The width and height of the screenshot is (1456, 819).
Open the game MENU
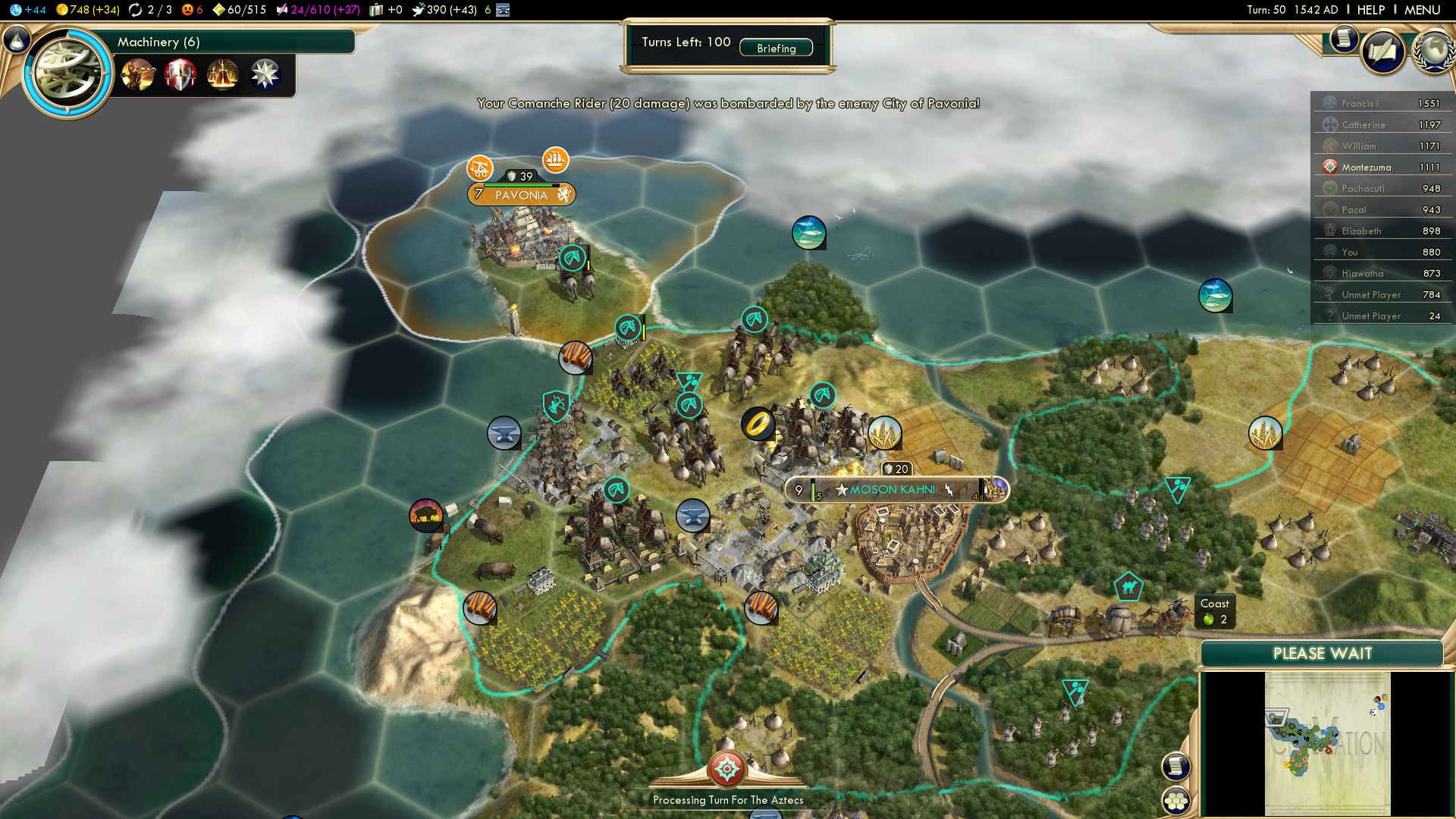(1422, 10)
